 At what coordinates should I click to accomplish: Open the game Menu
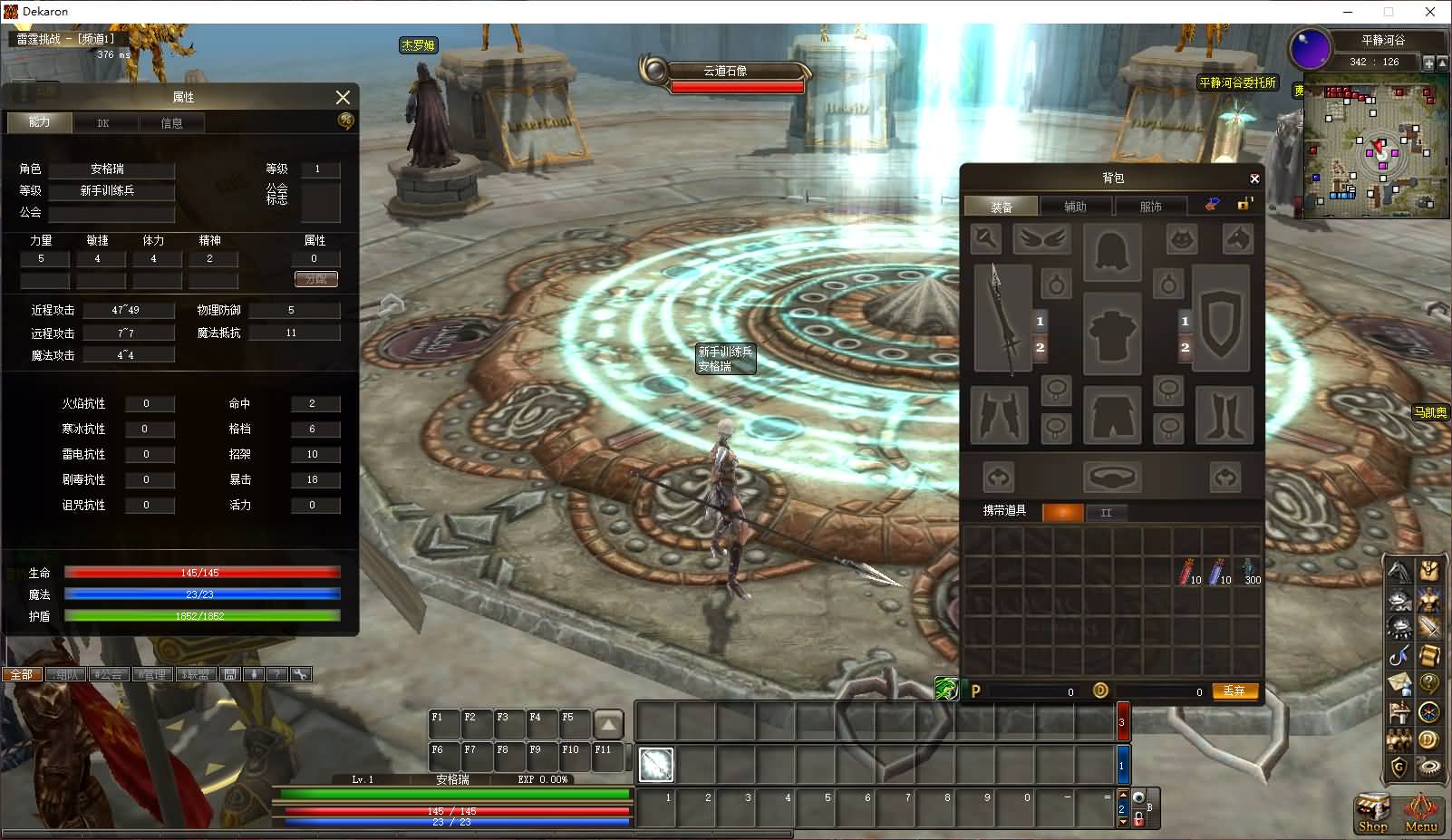[1421, 812]
